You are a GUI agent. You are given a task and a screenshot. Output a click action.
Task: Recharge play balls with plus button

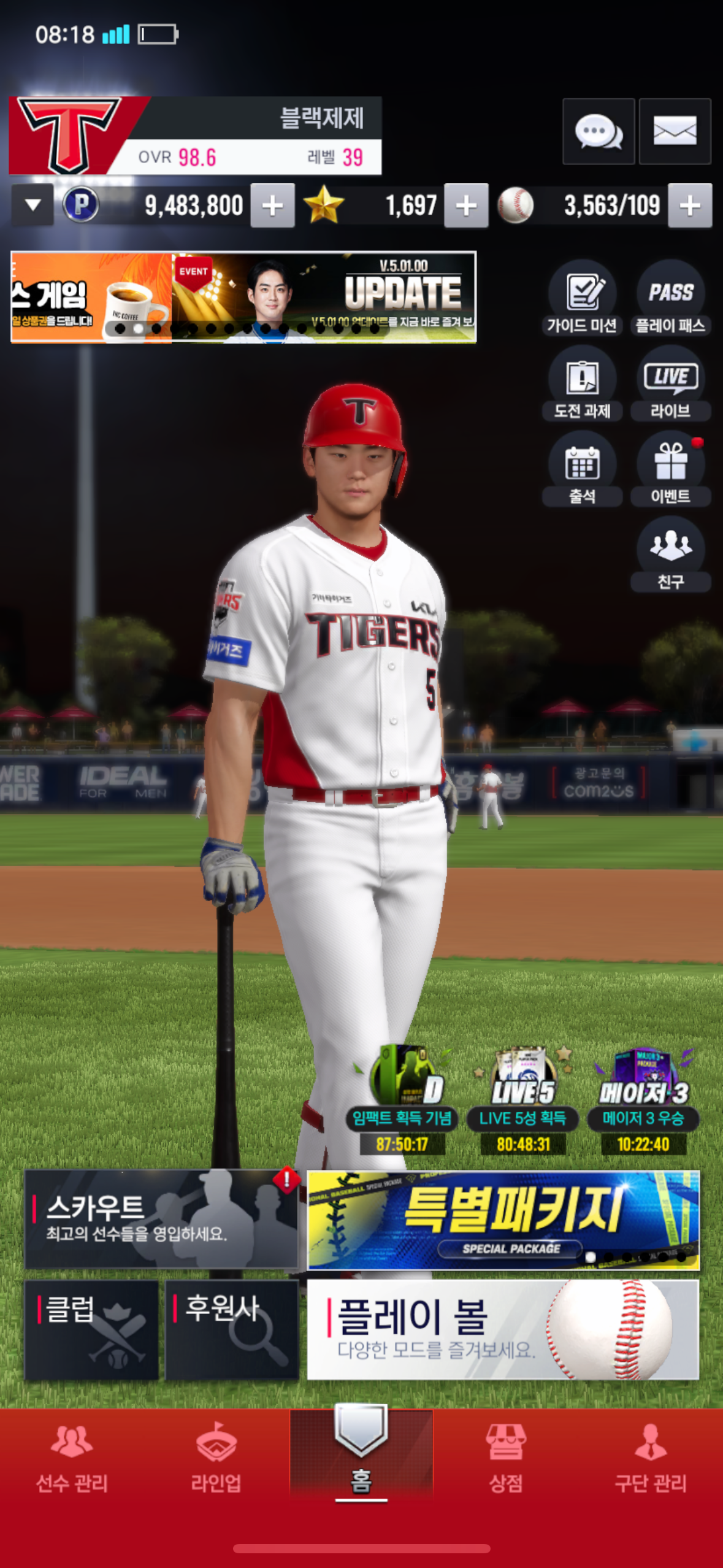pos(690,206)
